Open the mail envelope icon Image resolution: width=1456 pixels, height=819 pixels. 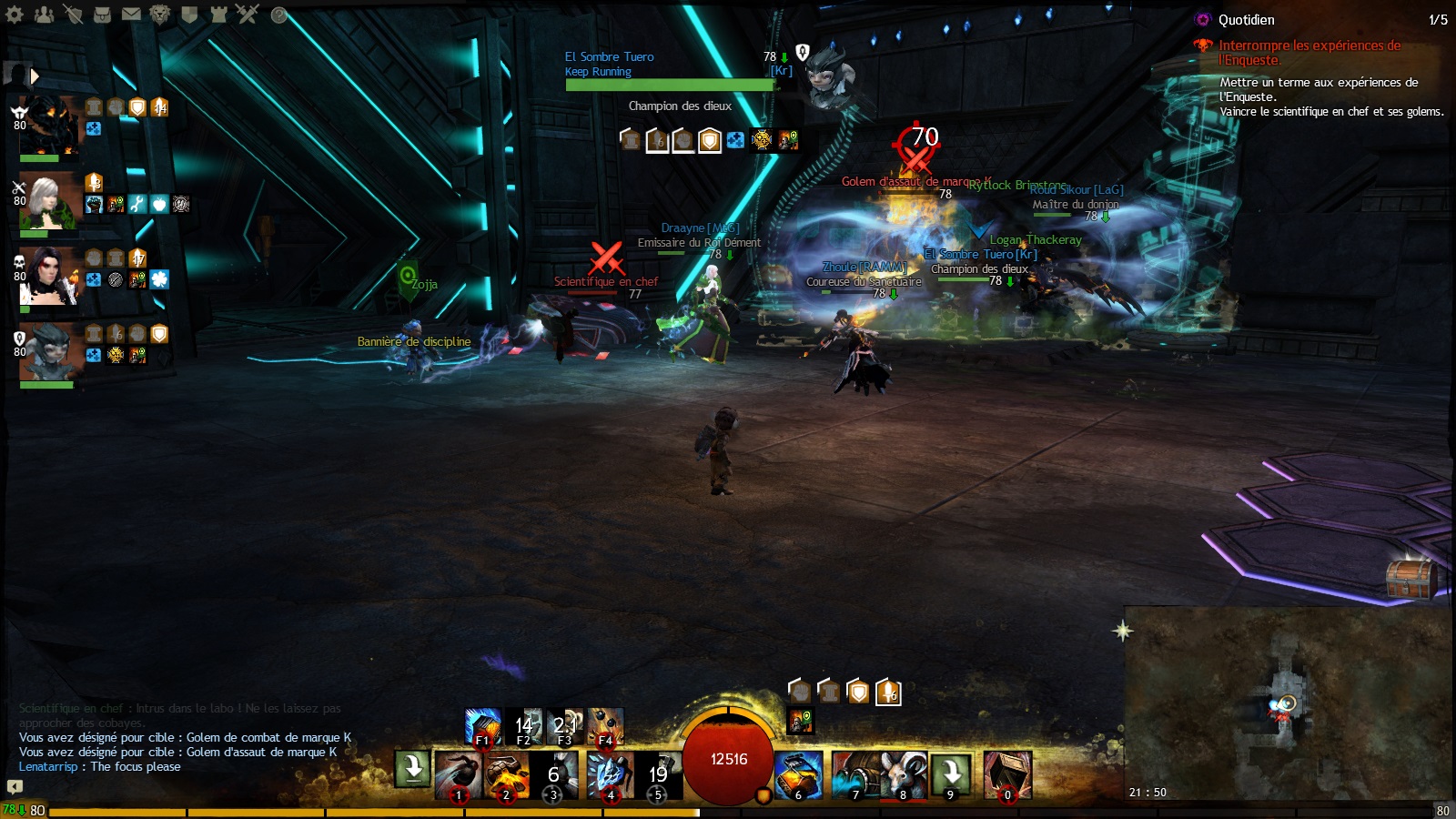131,14
